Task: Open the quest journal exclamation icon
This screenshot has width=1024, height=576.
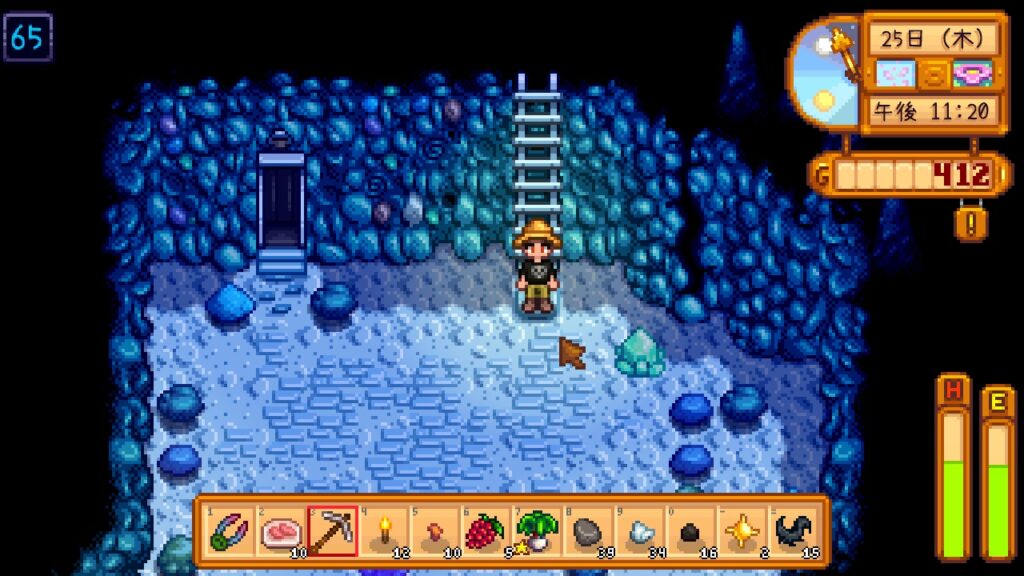Action: (x=965, y=220)
